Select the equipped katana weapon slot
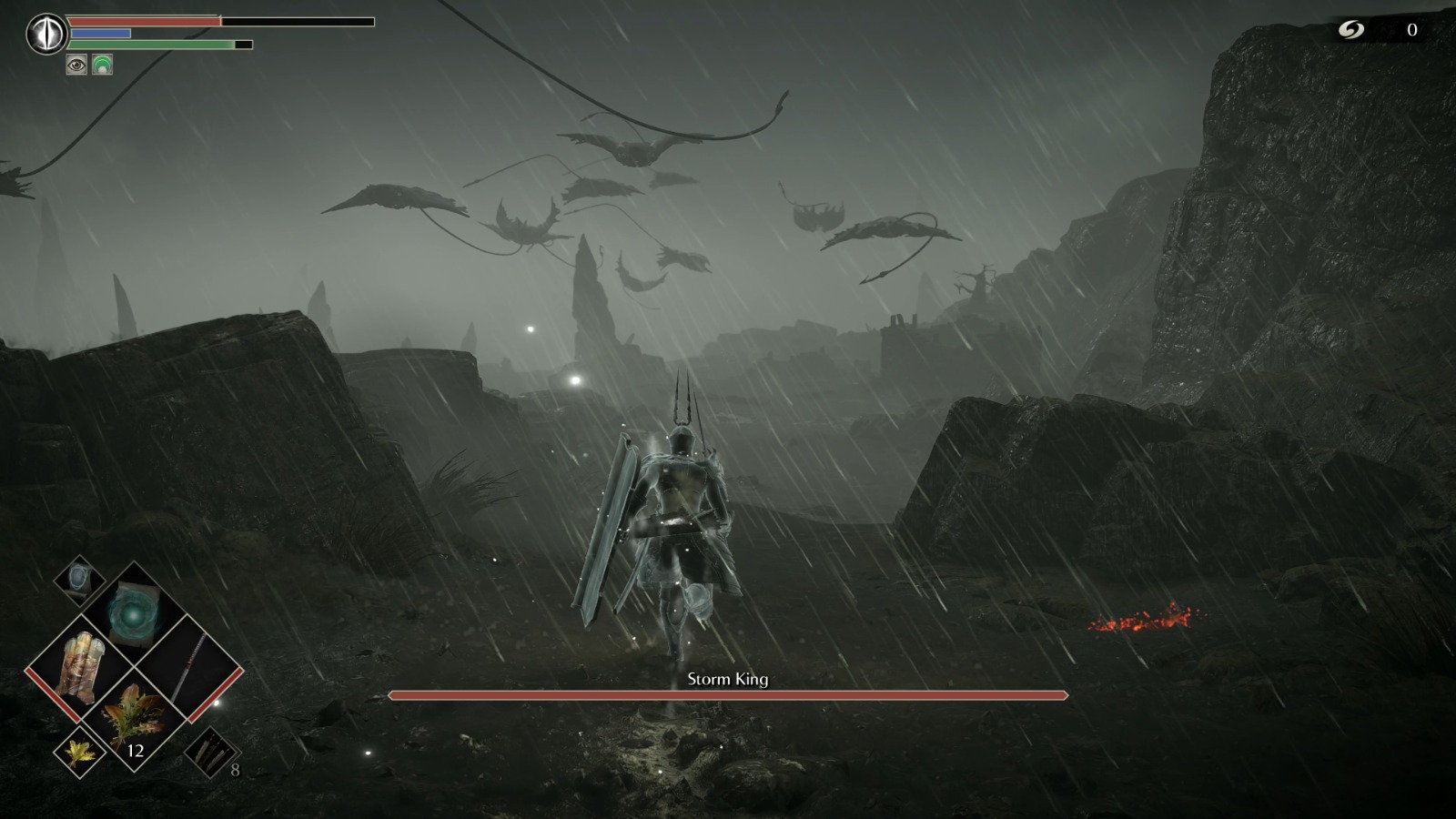The height and width of the screenshot is (819, 1456). tap(191, 665)
